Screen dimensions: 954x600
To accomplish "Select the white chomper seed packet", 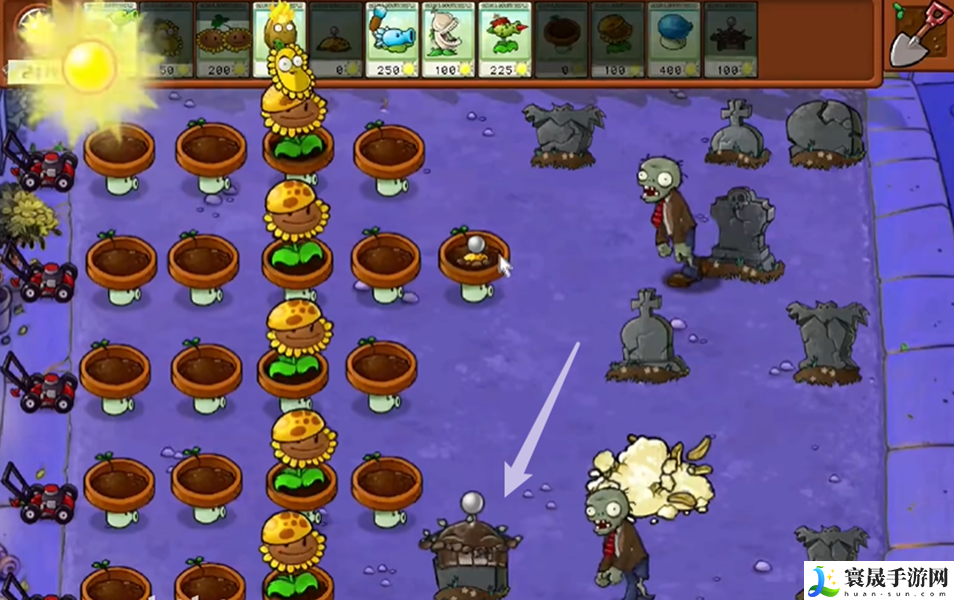I will 447,40.
